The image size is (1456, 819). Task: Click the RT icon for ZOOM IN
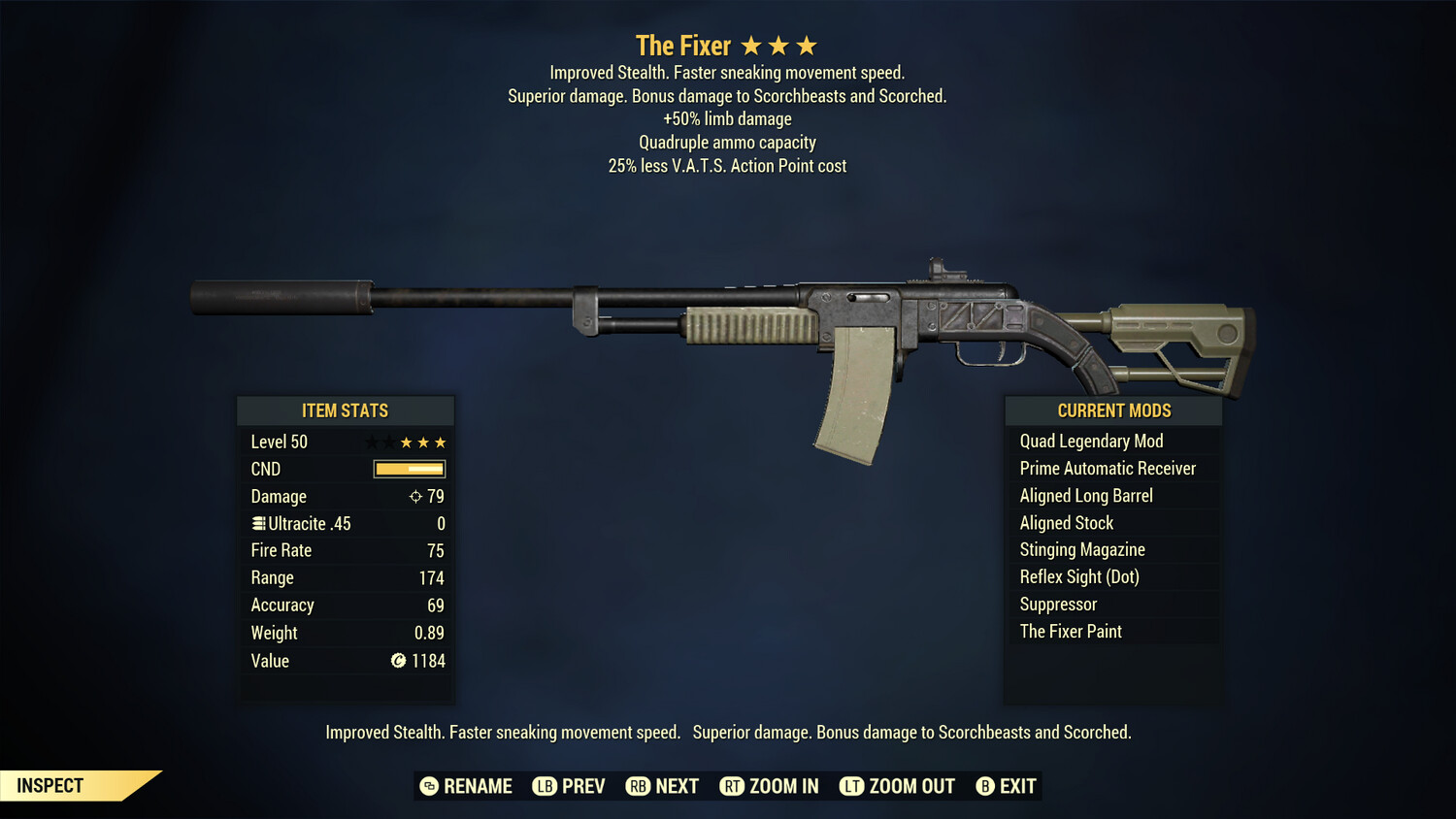[x=734, y=786]
